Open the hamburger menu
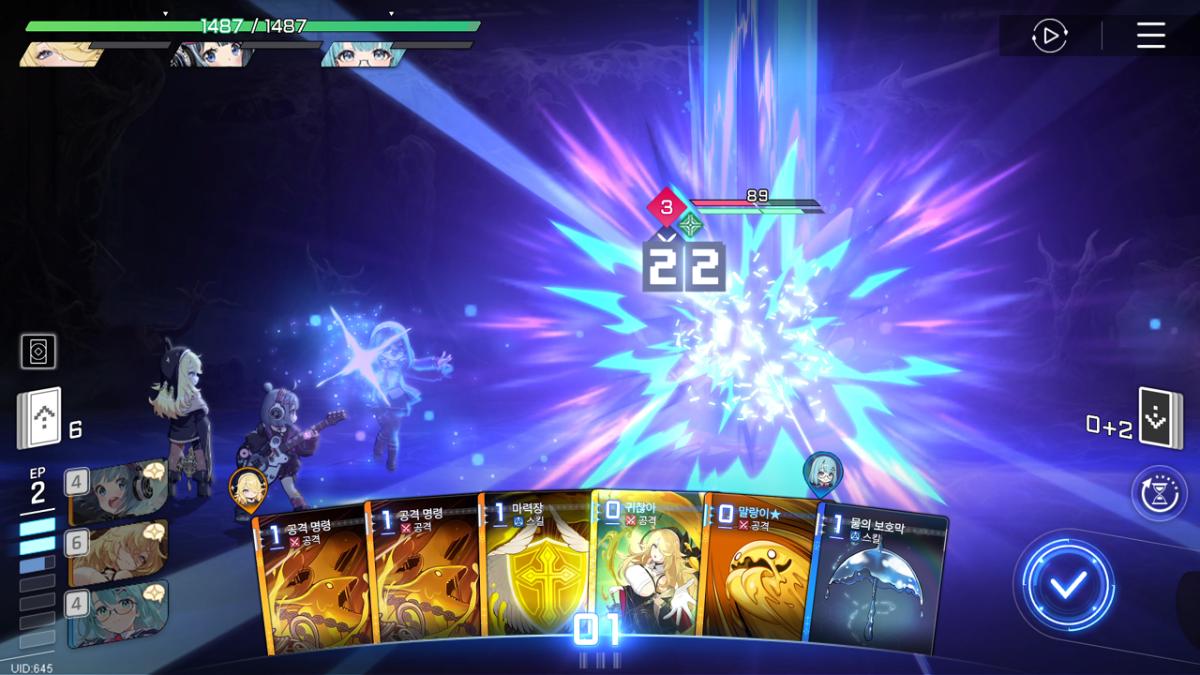Screen dimensions: 1200x675 (x=1151, y=37)
